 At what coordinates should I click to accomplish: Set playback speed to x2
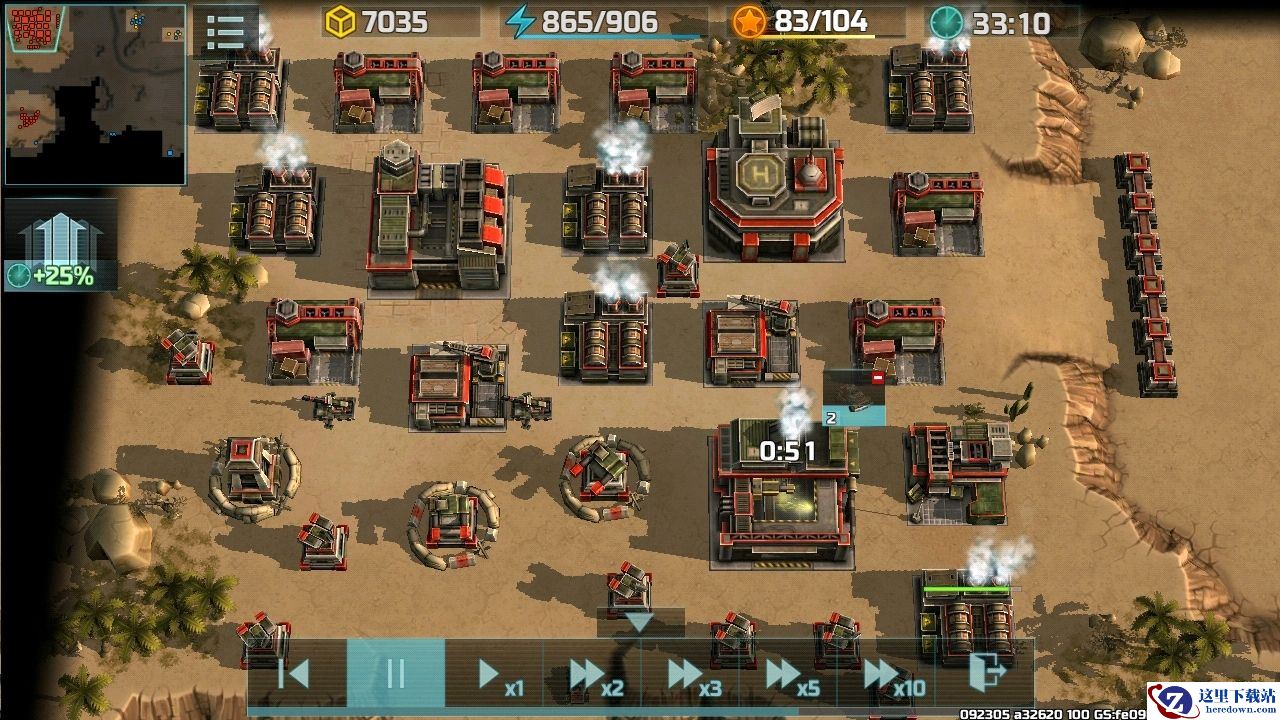tap(592, 674)
